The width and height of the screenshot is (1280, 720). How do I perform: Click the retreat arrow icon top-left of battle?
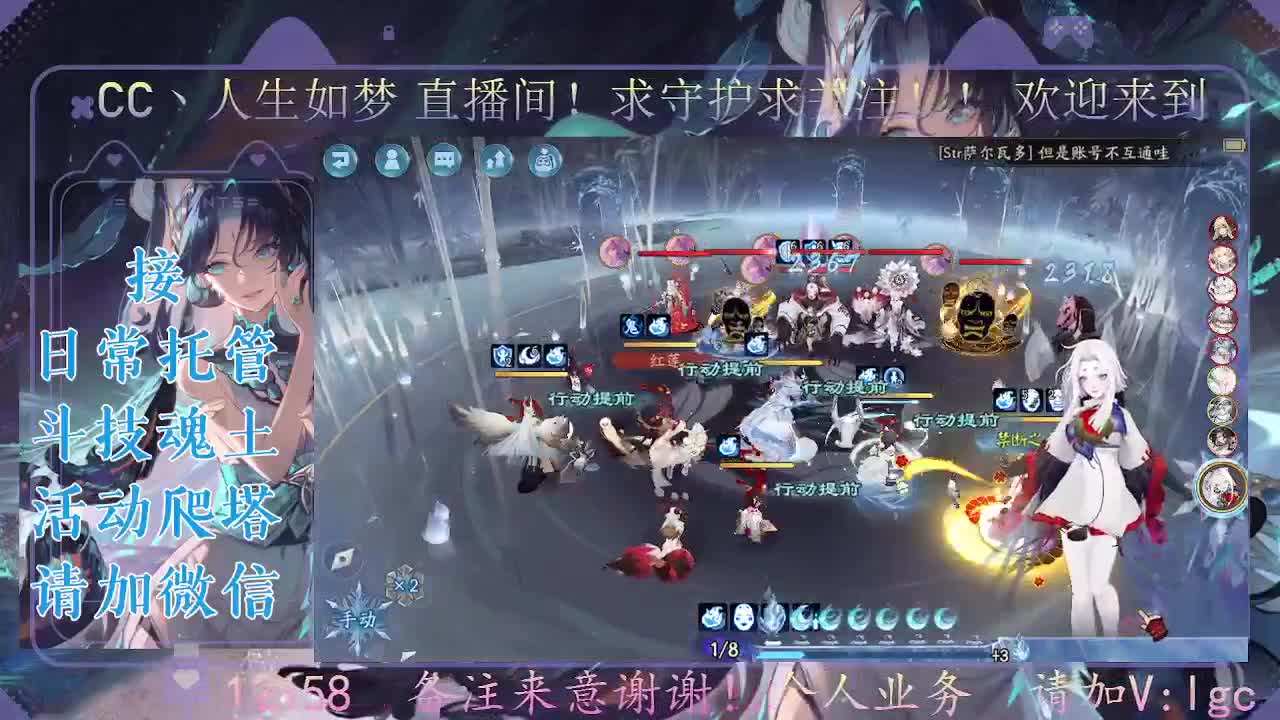pyautogui.click(x=340, y=160)
